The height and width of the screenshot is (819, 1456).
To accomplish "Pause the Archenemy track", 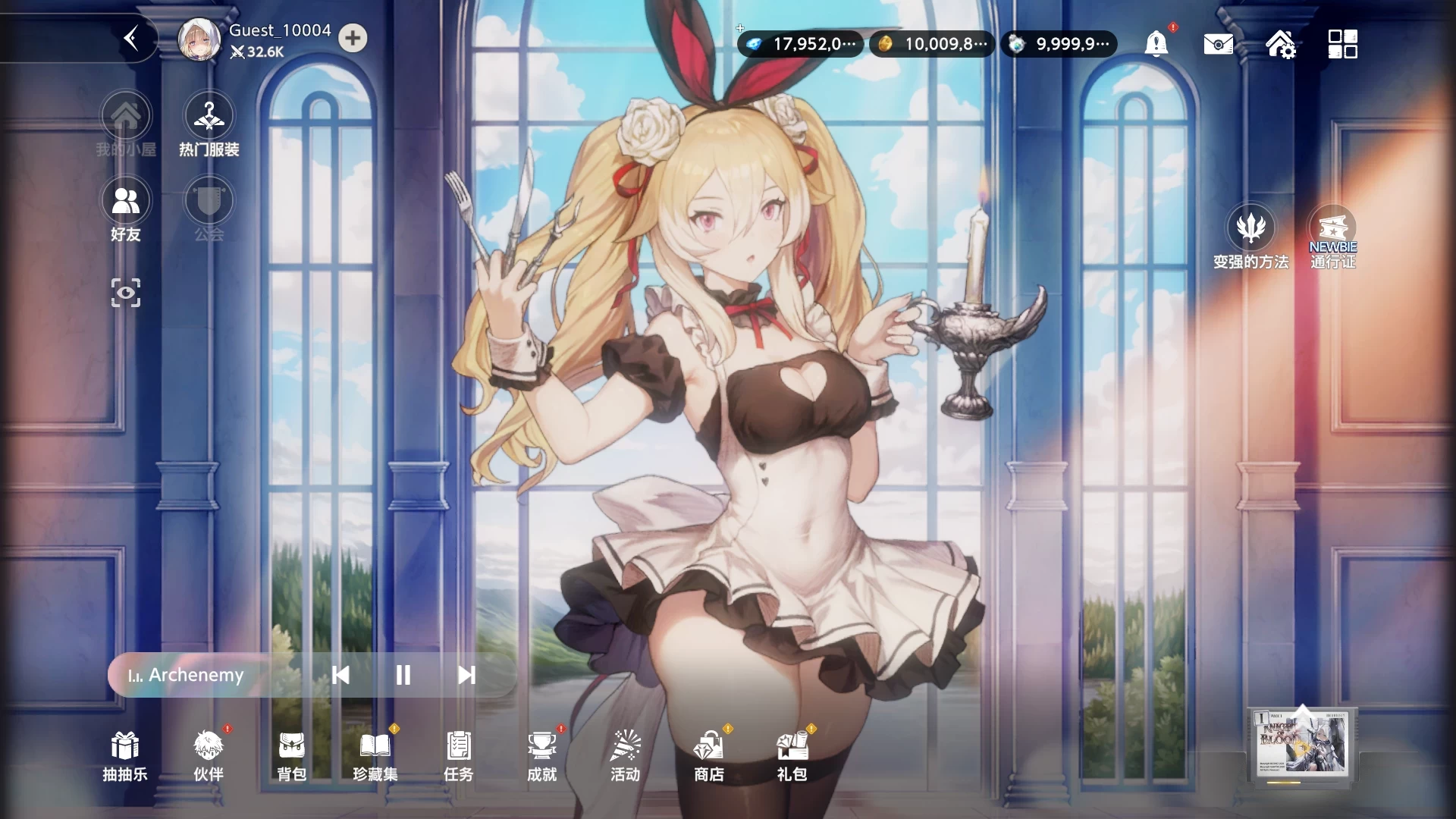I will point(403,675).
